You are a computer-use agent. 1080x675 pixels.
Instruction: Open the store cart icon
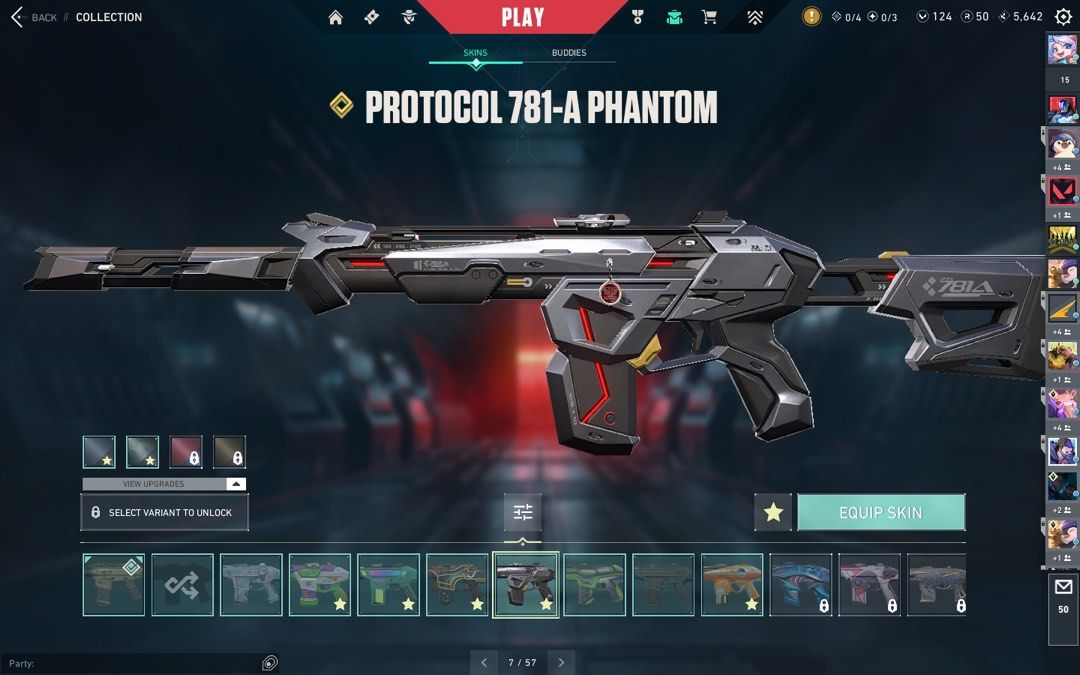(x=709, y=17)
